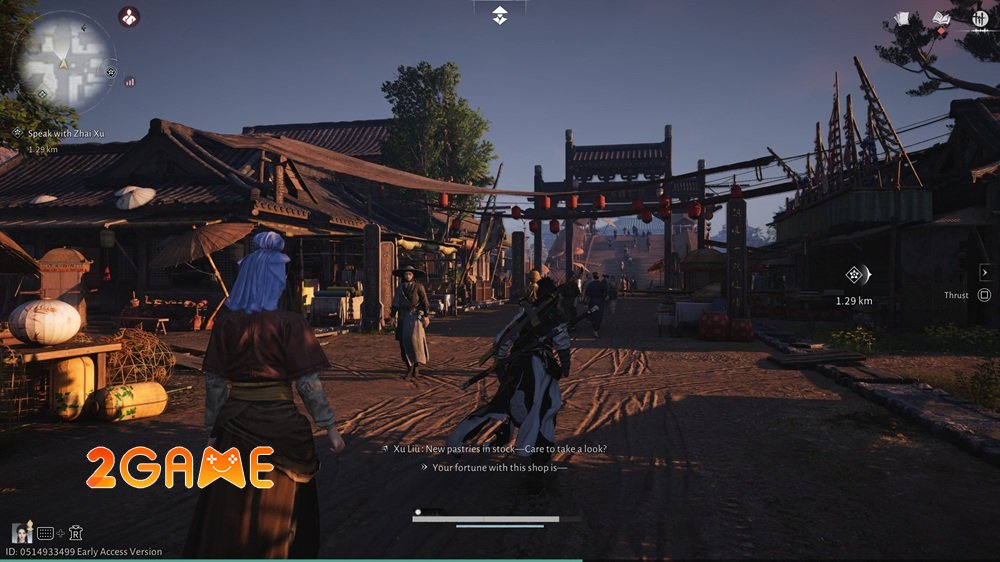Click the red character profile icon
This screenshot has width=1000, height=562.
coord(129,16)
